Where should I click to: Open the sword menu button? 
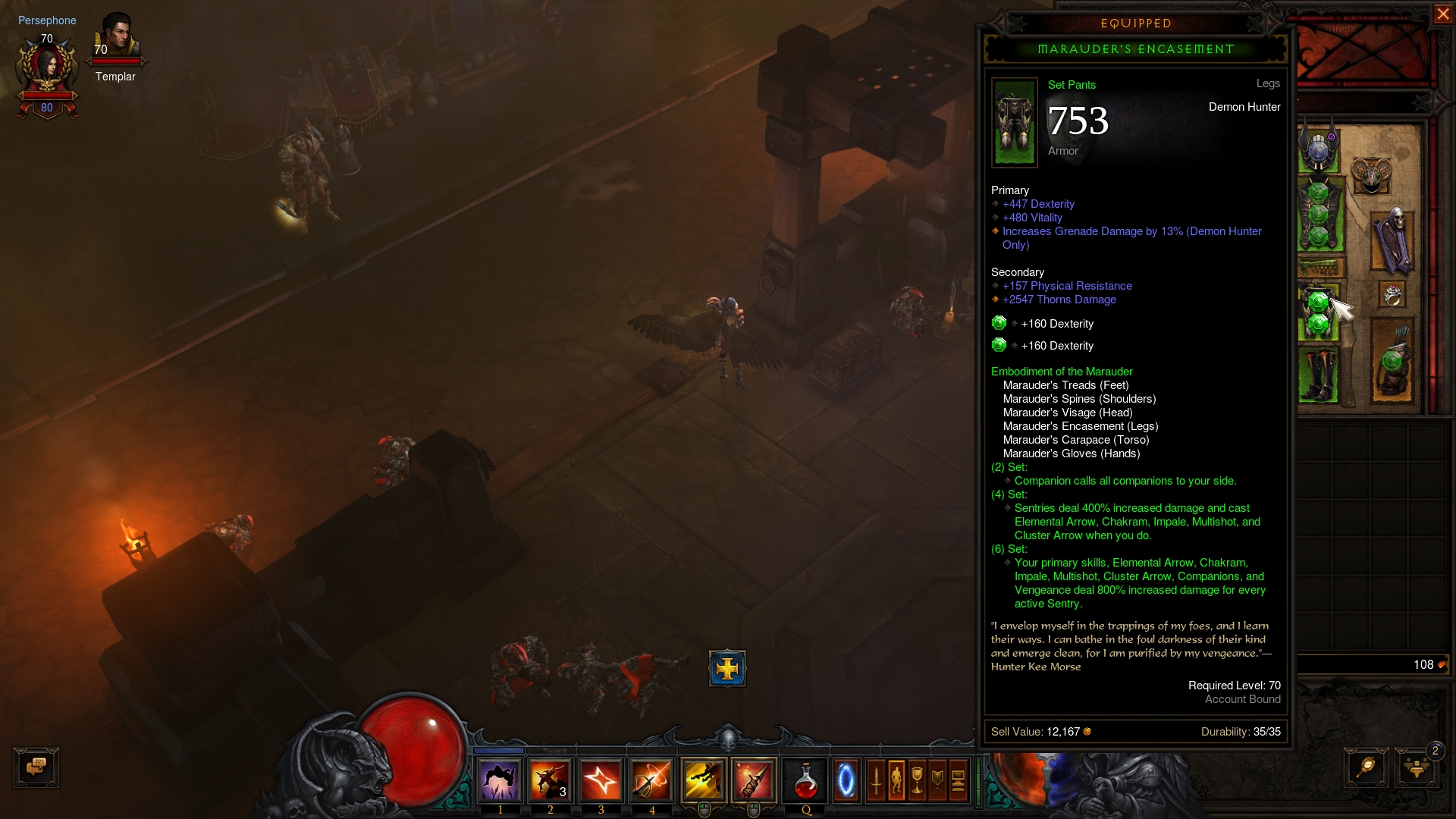[876, 780]
